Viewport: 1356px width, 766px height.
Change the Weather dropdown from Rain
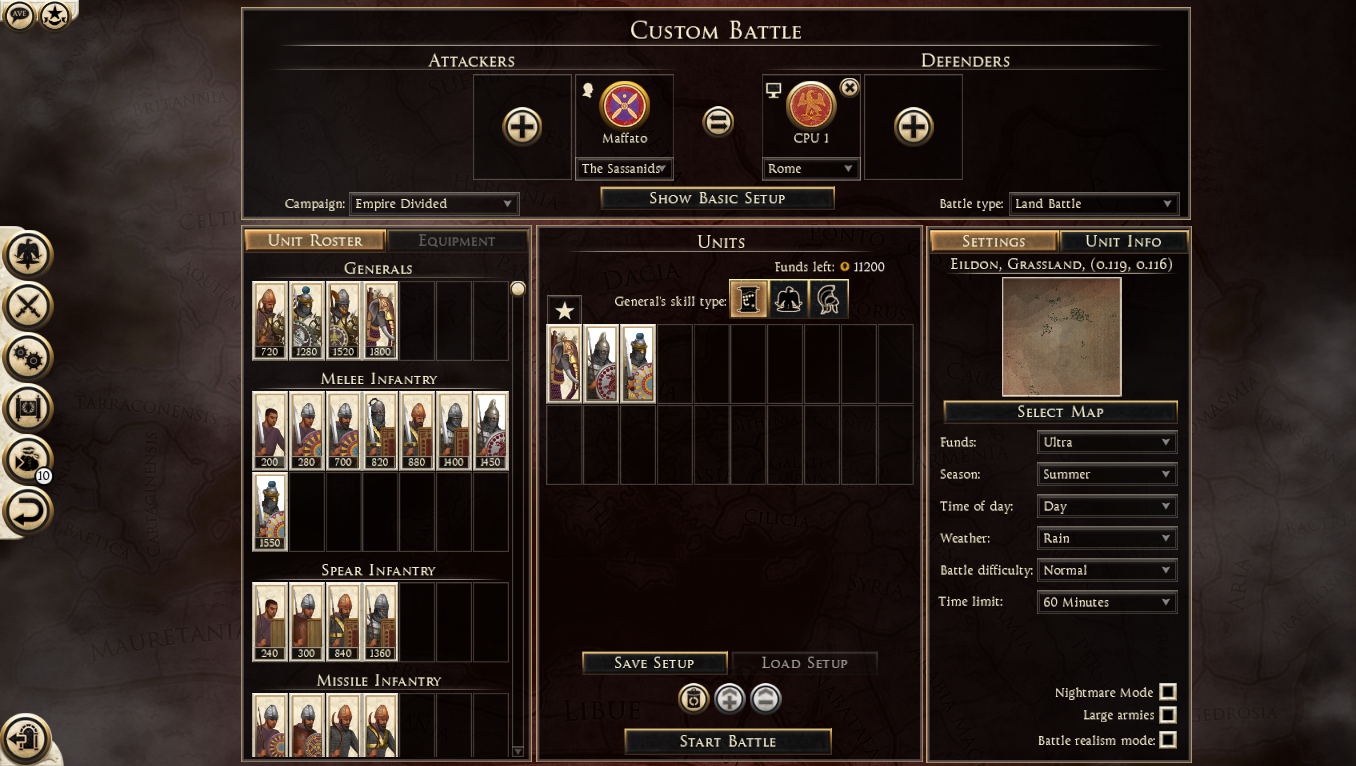1107,538
